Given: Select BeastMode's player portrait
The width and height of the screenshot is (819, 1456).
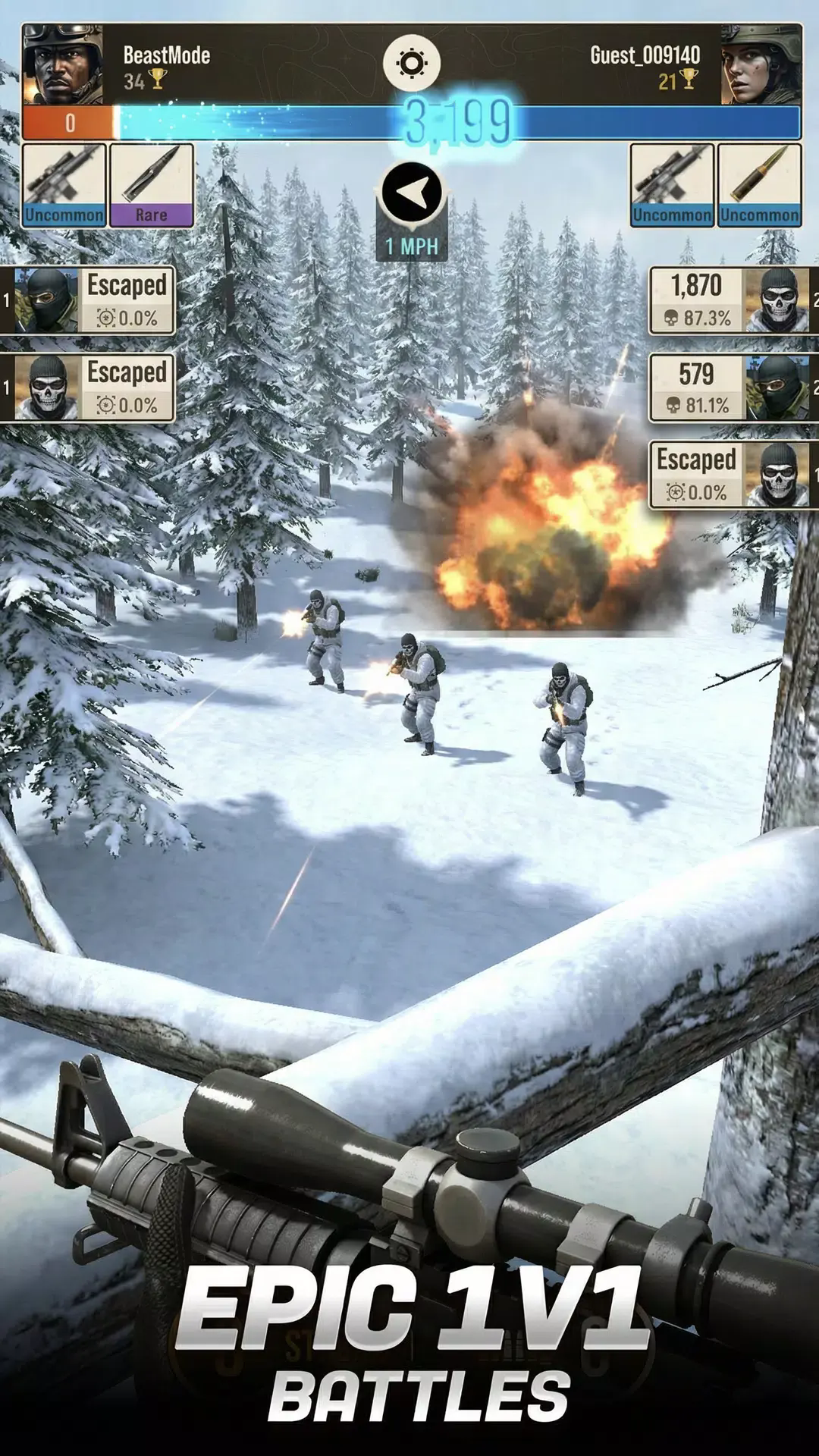Looking at the screenshot, I should point(62,64).
